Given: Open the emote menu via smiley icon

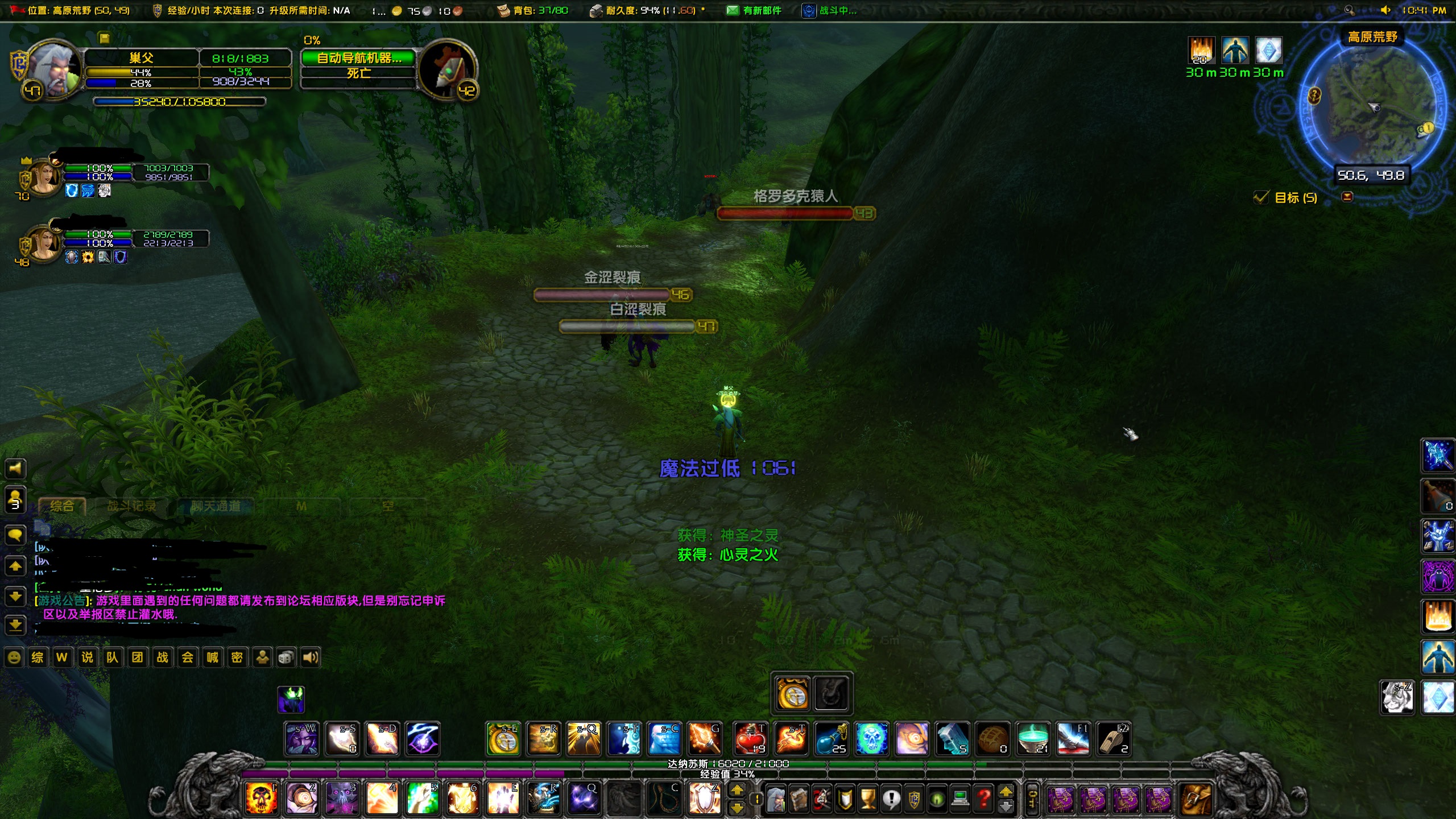Looking at the screenshot, I should [14, 657].
